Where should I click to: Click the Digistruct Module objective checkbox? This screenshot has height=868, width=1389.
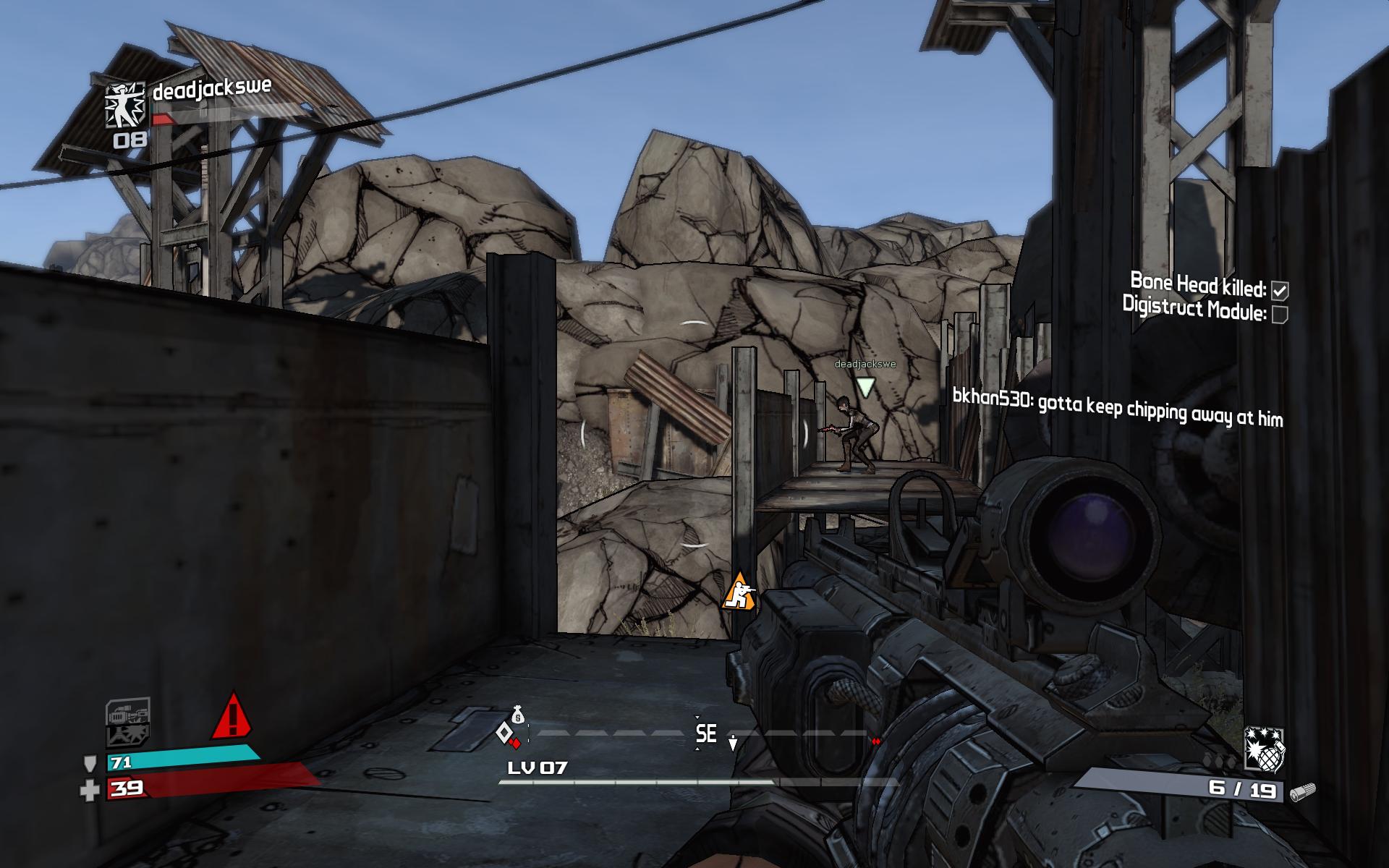[x=1279, y=314]
